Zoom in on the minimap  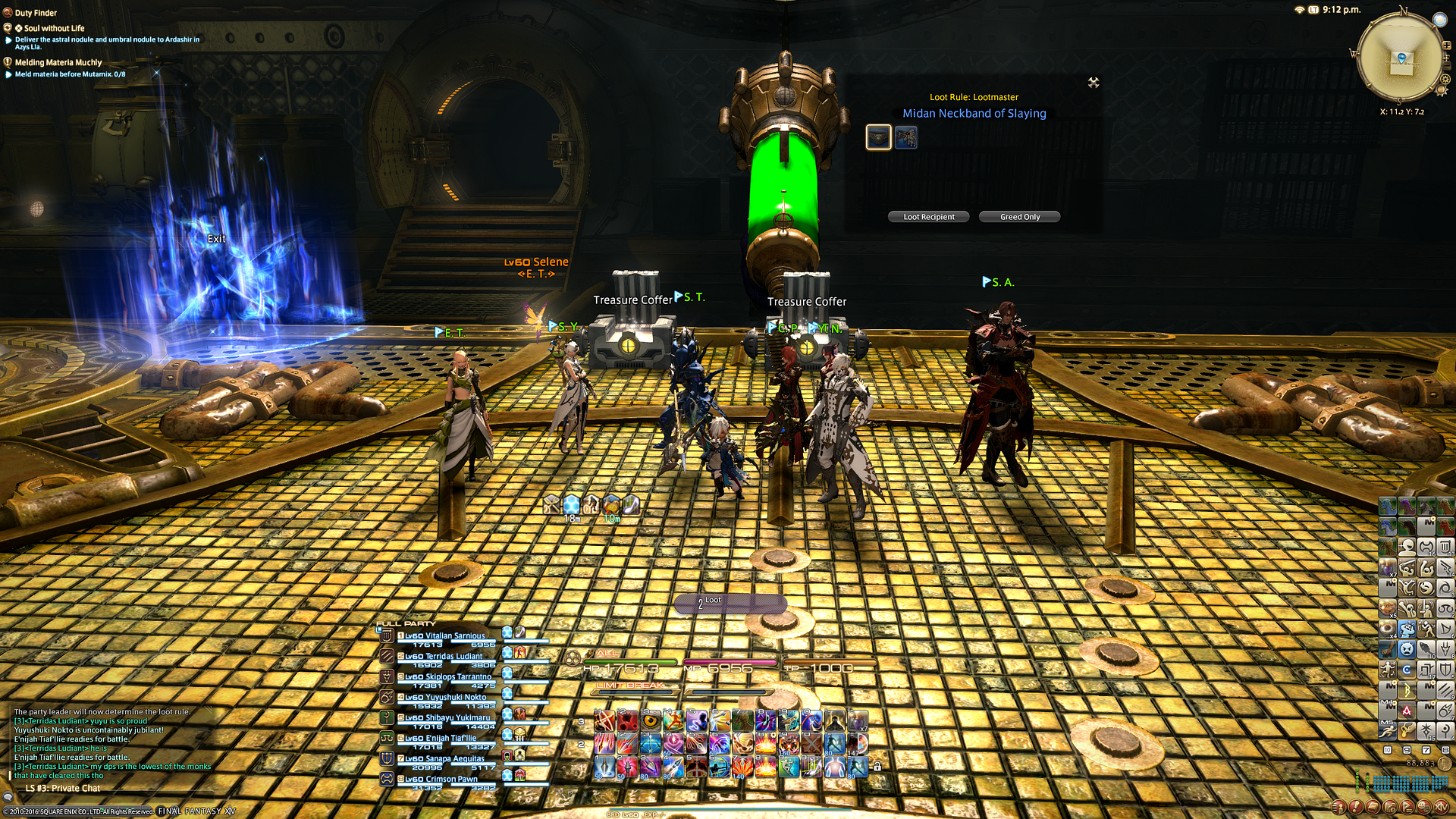click(1447, 45)
